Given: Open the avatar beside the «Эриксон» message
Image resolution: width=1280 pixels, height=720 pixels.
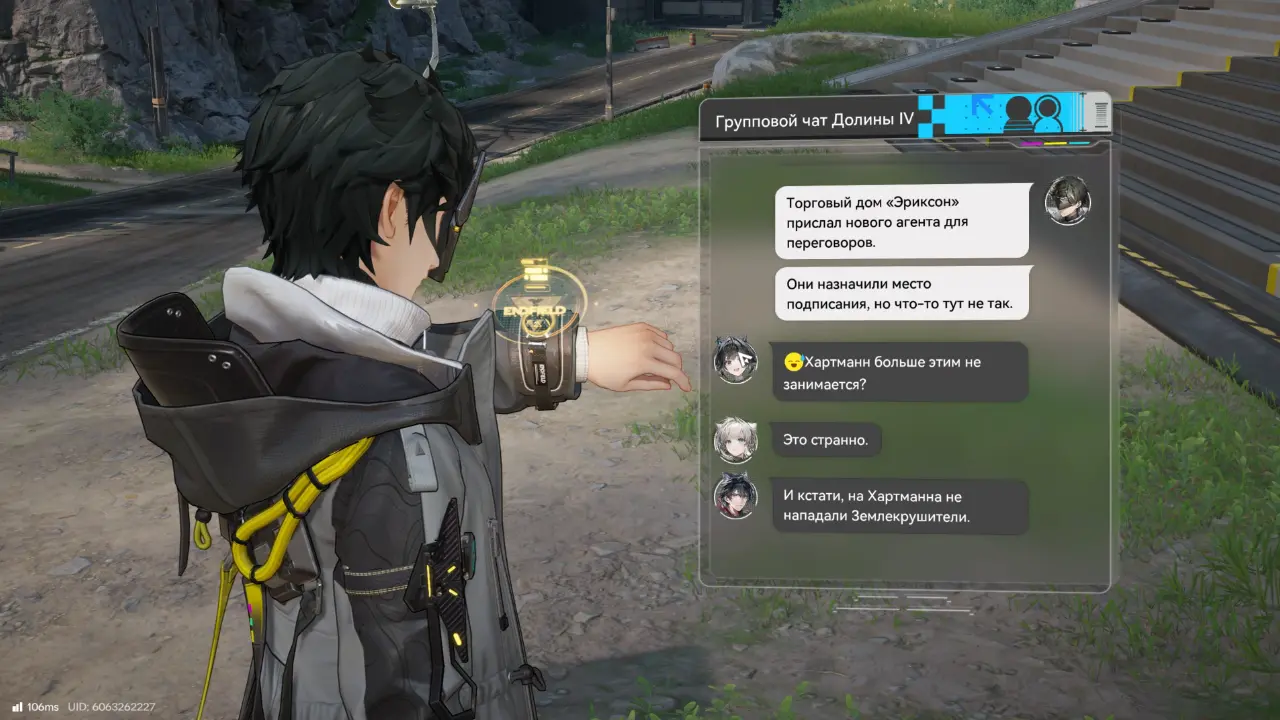Looking at the screenshot, I should pyautogui.click(x=1067, y=201).
